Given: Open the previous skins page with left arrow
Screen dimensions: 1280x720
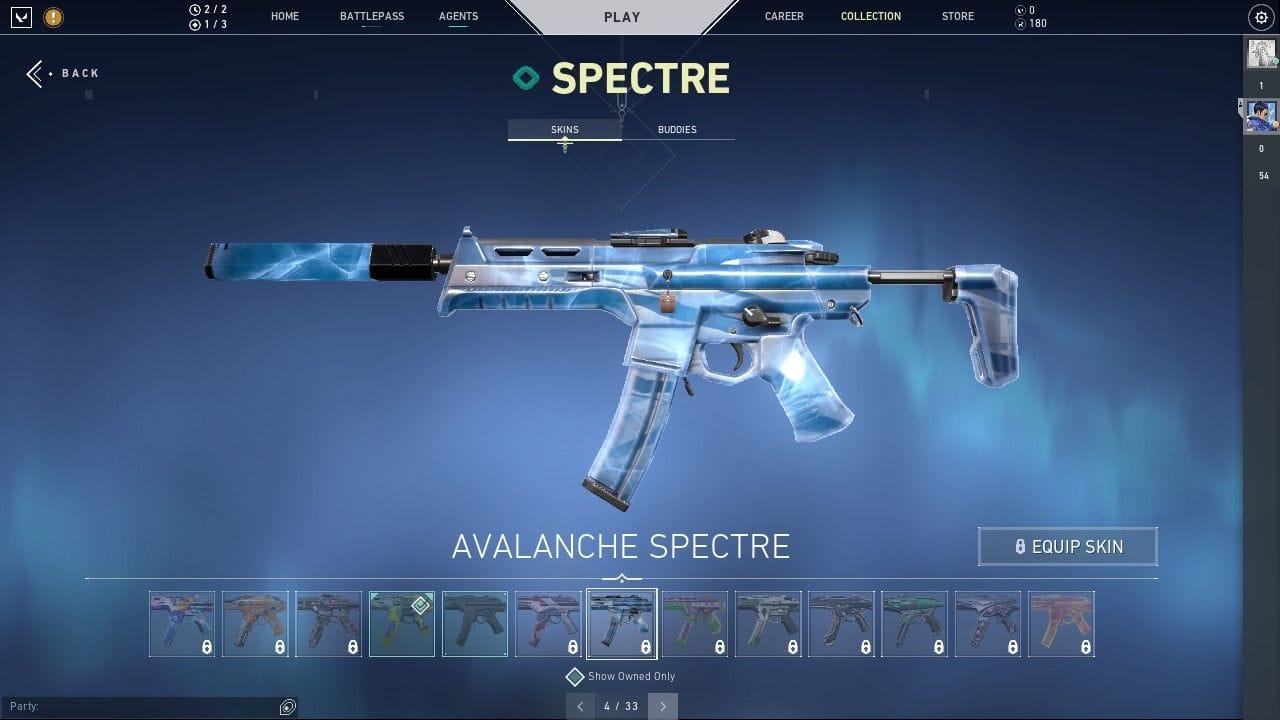Looking at the screenshot, I should click(581, 706).
